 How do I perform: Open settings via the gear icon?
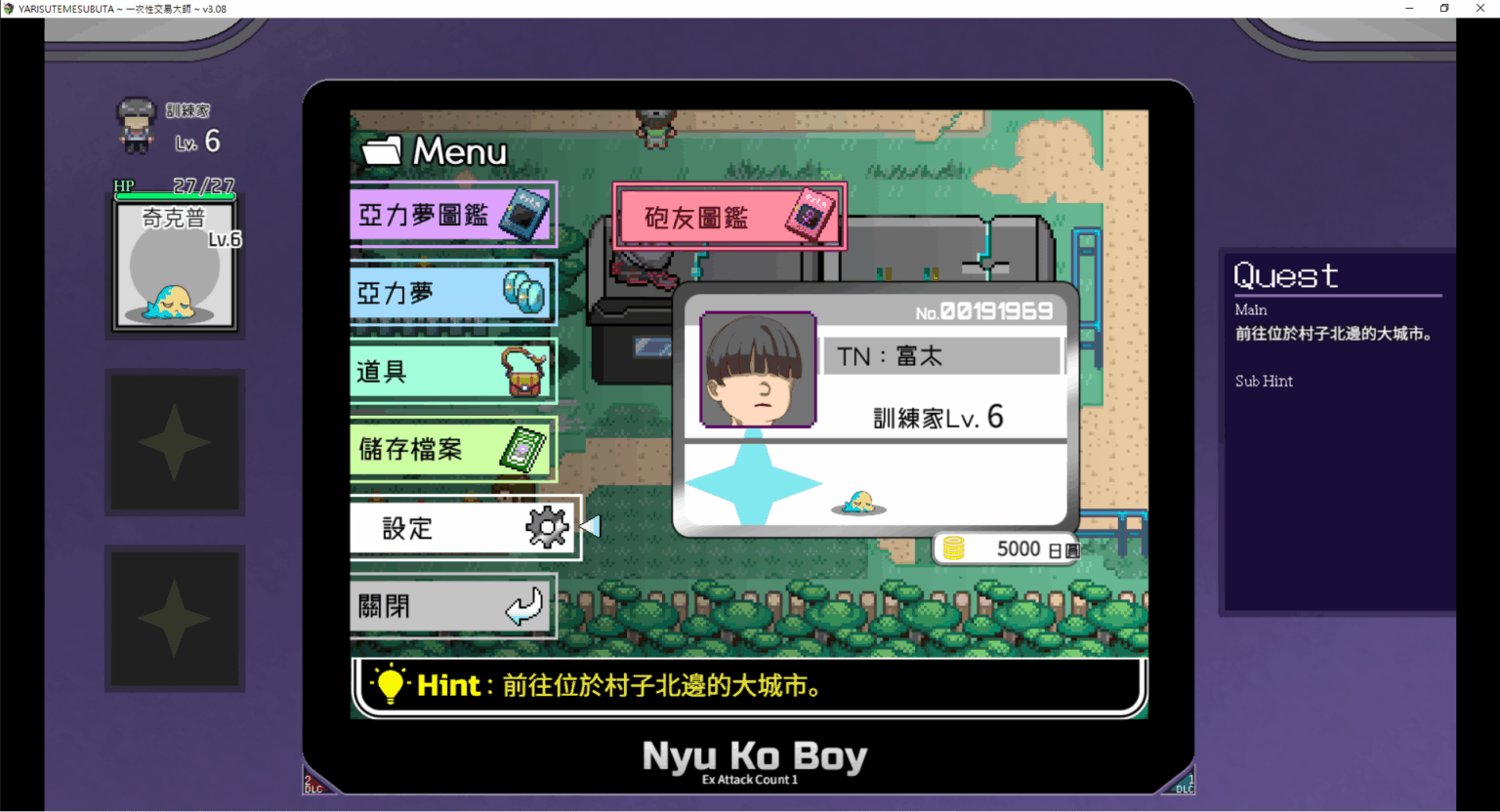tap(544, 526)
